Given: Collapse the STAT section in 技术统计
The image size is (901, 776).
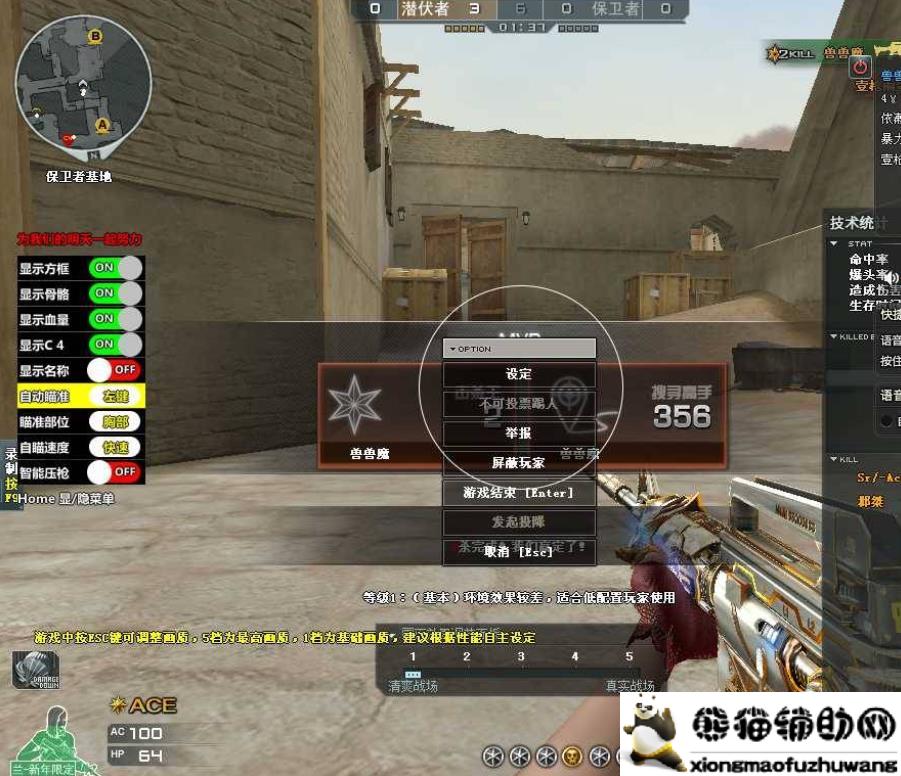Looking at the screenshot, I should (836, 243).
